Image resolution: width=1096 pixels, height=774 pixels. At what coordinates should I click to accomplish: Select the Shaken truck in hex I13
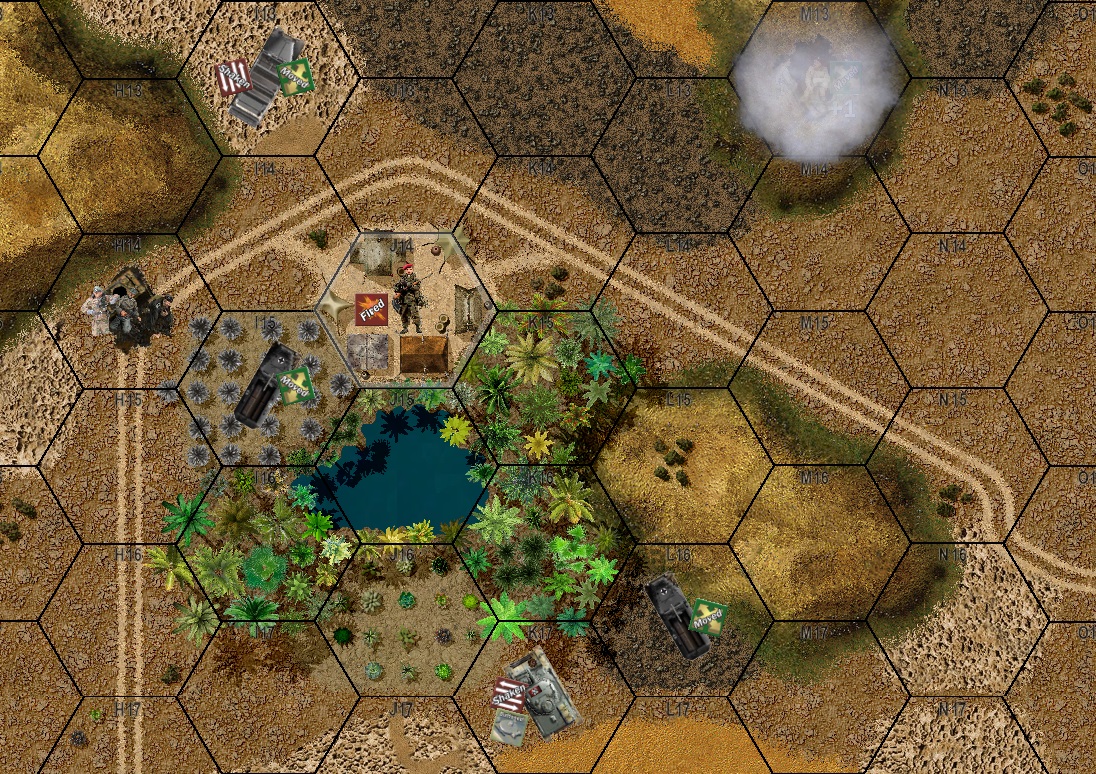coord(264,76)
